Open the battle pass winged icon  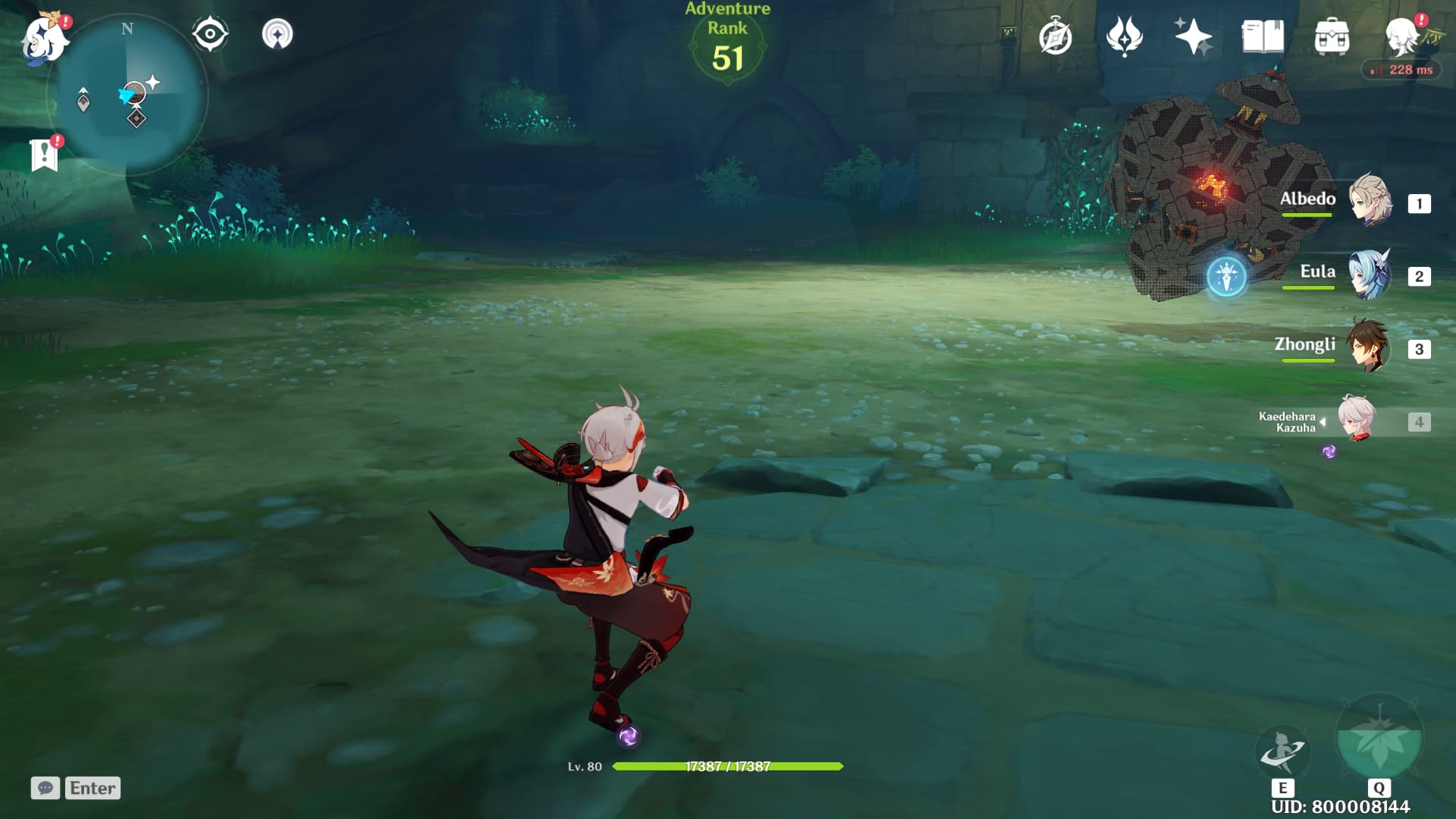pos(1124,36)
